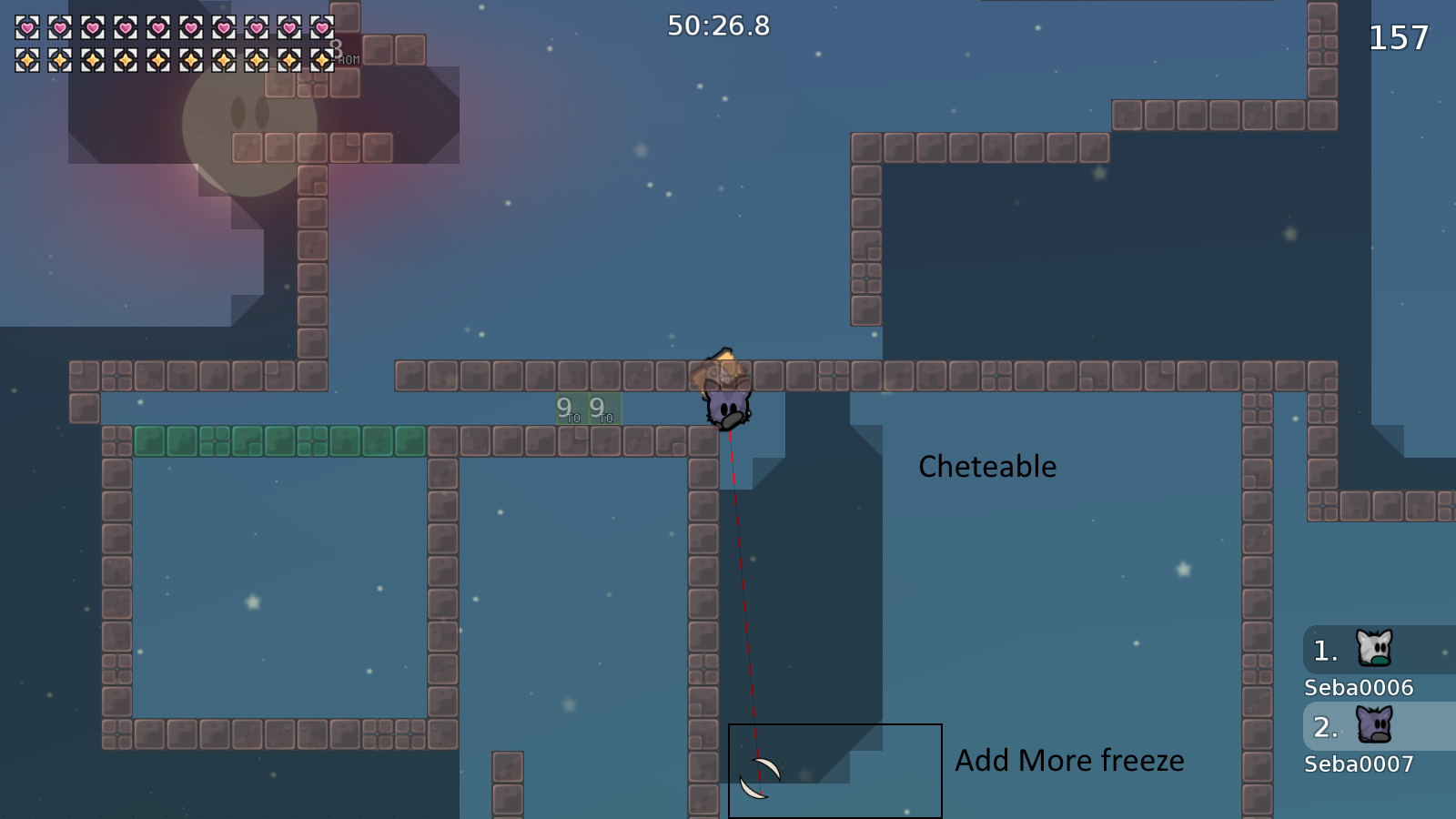1456x819 pixels.
Task: Click the score counter showing 157
Action: [1399, 38]
